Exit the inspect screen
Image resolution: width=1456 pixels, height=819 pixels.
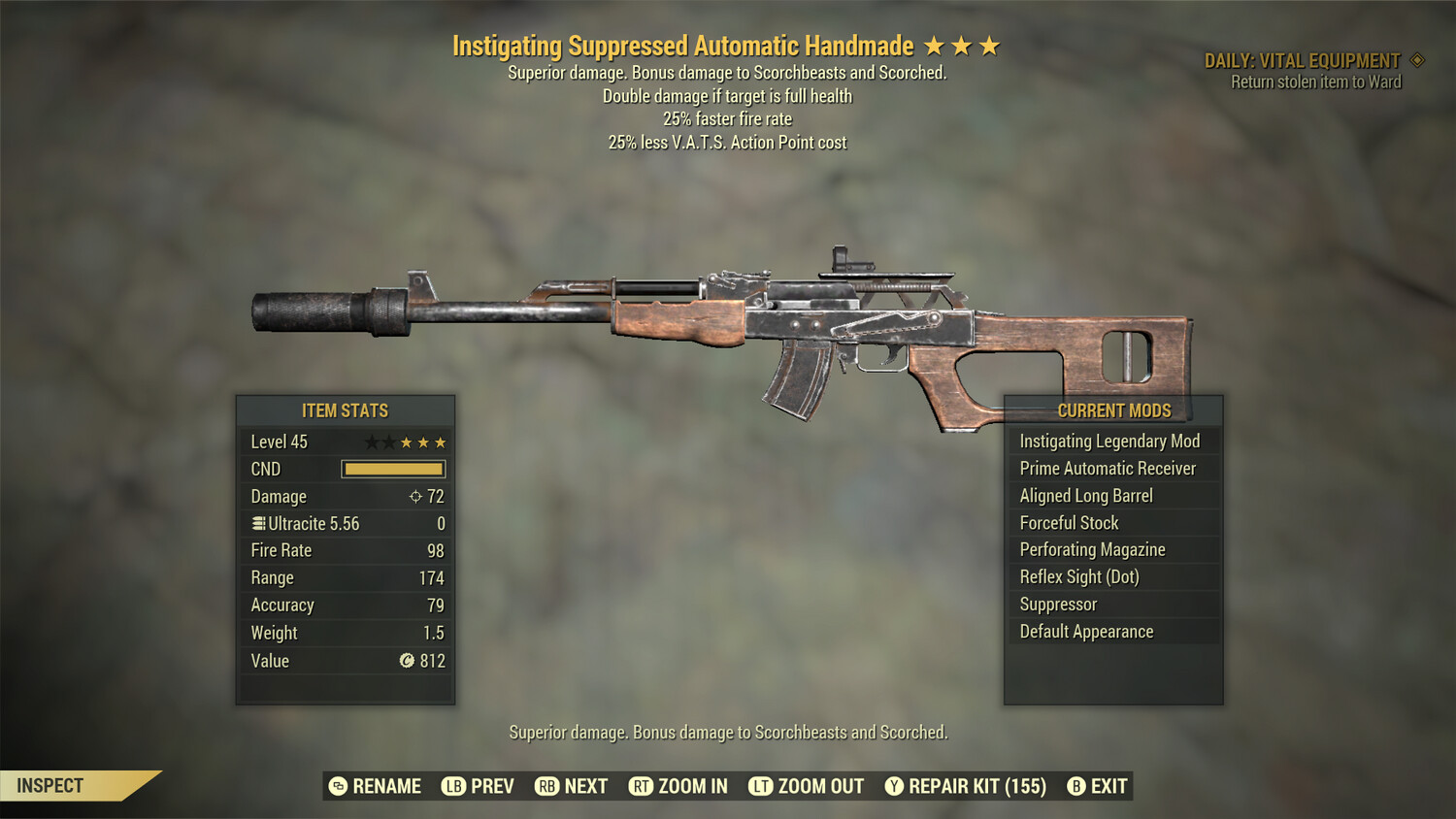1098,786
